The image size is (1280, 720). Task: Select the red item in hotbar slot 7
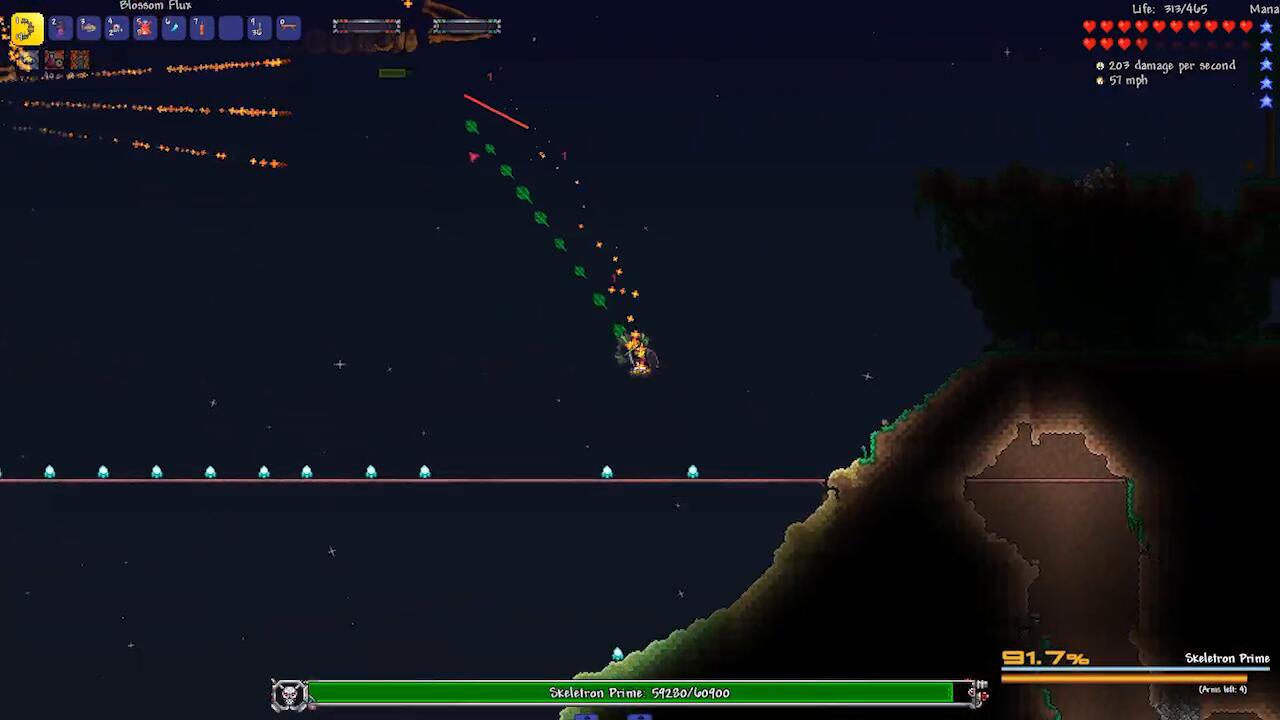click(x=202, y=28)
